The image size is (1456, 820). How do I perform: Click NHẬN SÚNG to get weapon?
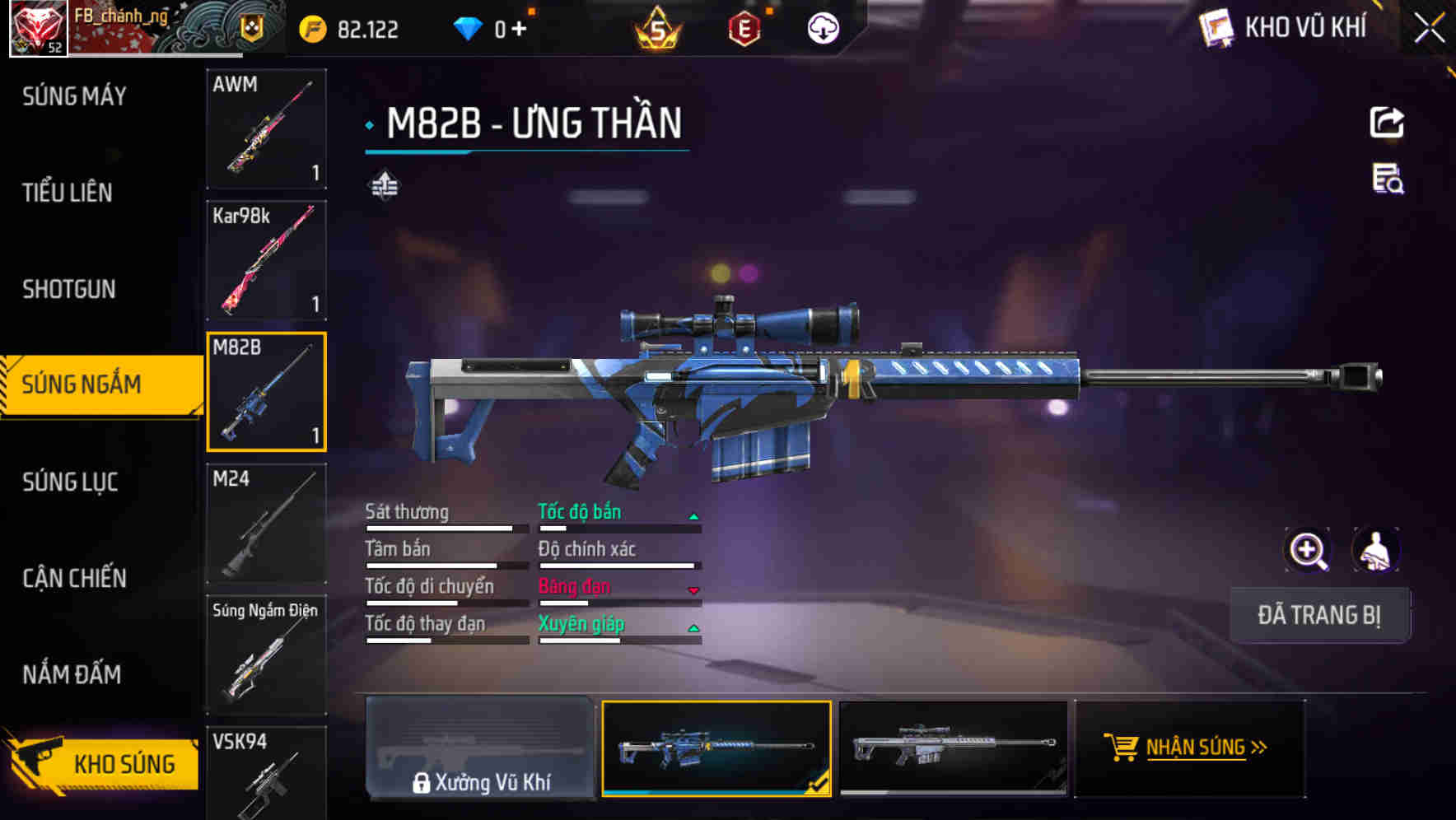(1192, 748)
